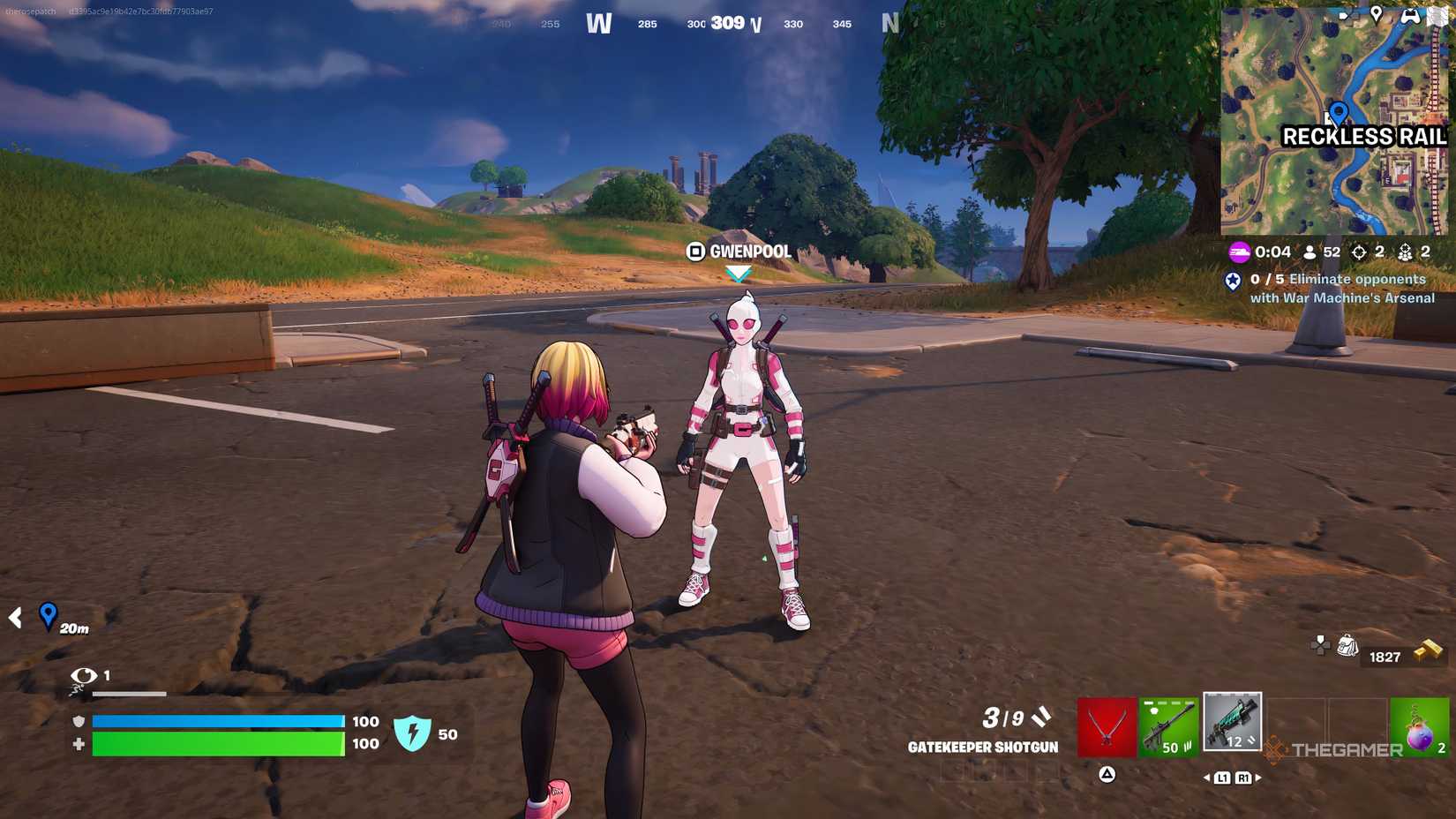Image resolution: width=1456 pixels, height=819 pixels.
Task: Click the RECKLESS RAIL location label
Action: 1364,138
